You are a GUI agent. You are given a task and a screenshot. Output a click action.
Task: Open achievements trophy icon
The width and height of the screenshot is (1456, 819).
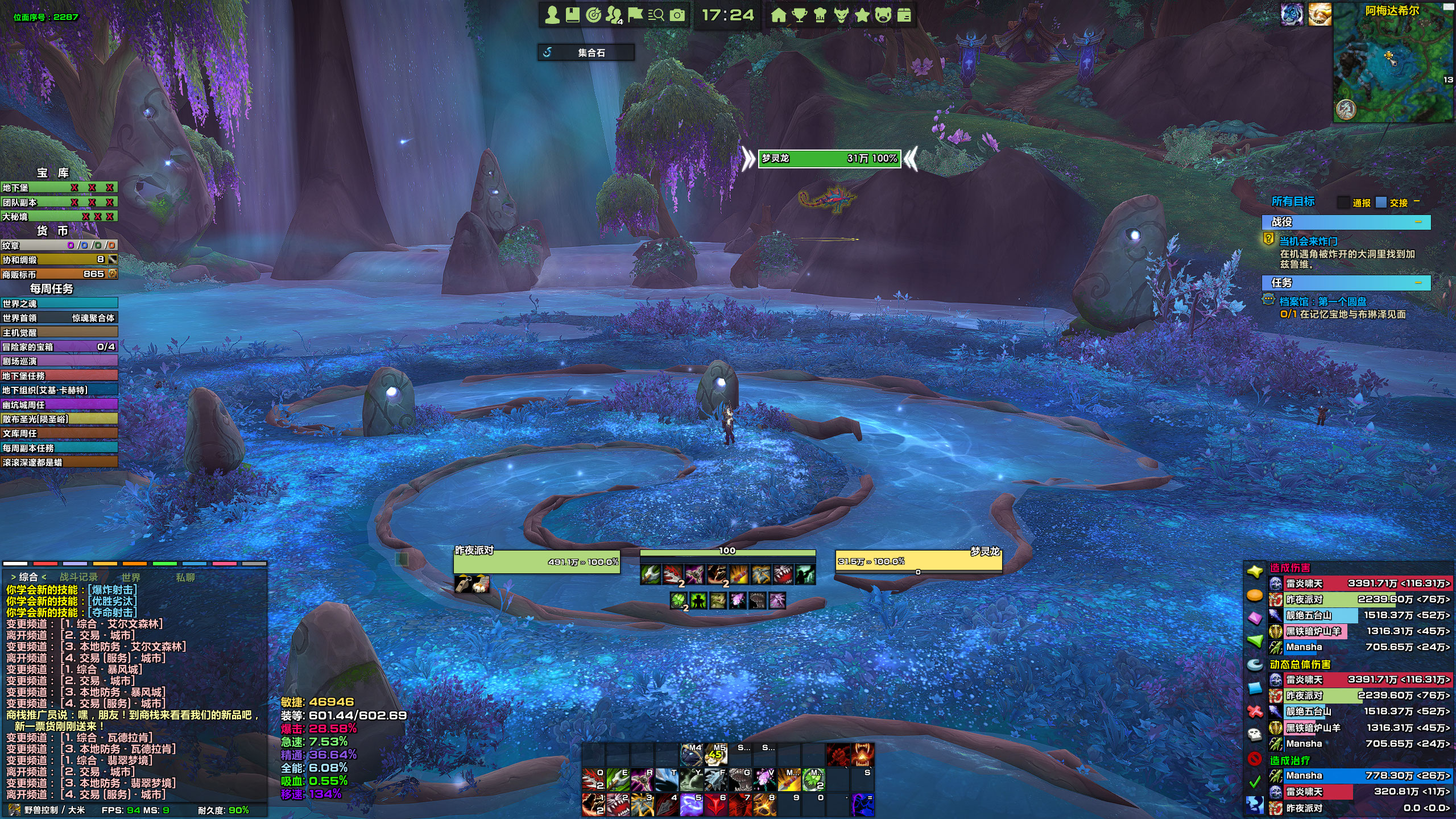pos(799,15)
